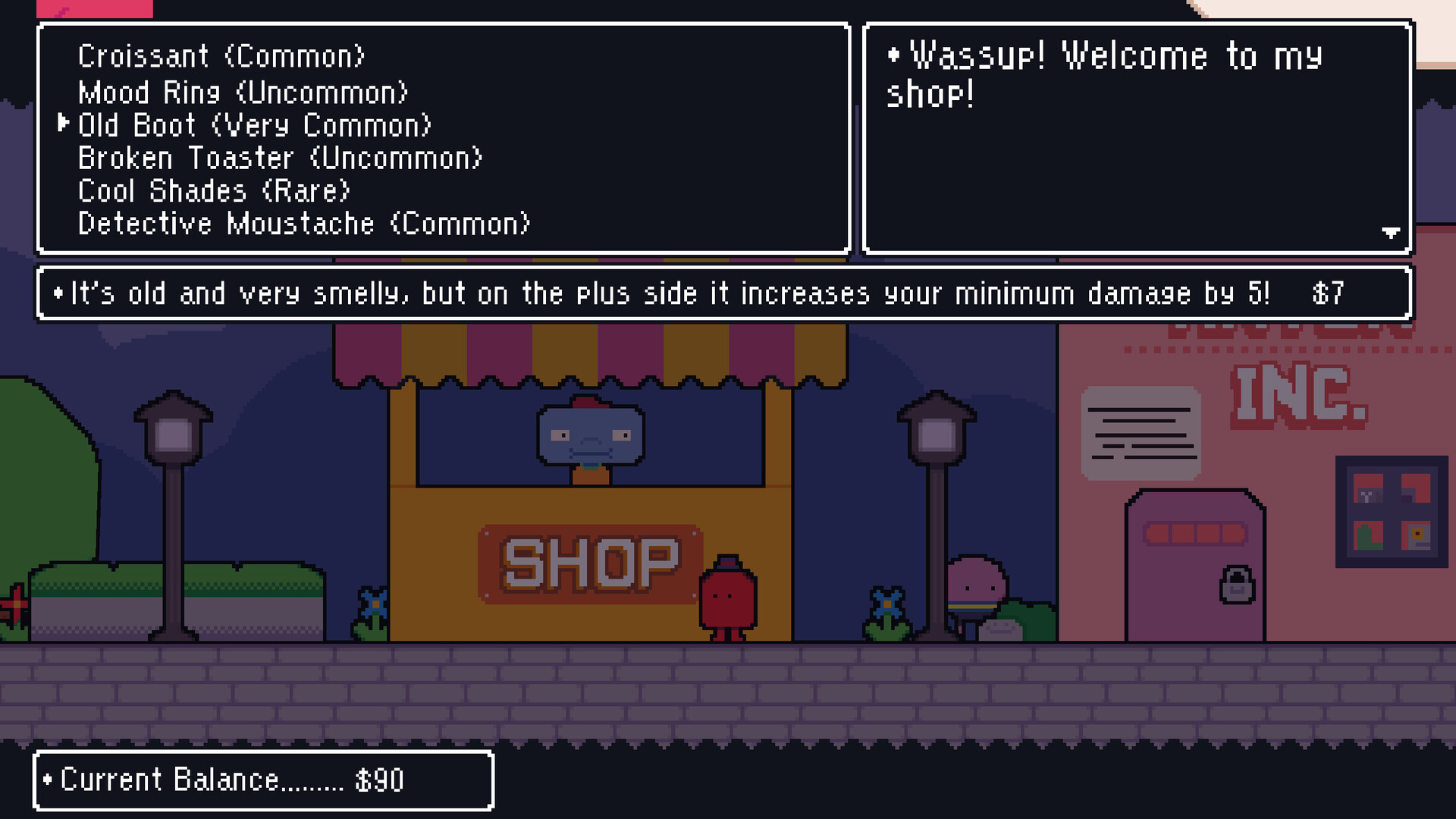Click the arrow cursor beside Old Boot
The width and height of the screenshot is (1456, 819).
tap(64, 124)
